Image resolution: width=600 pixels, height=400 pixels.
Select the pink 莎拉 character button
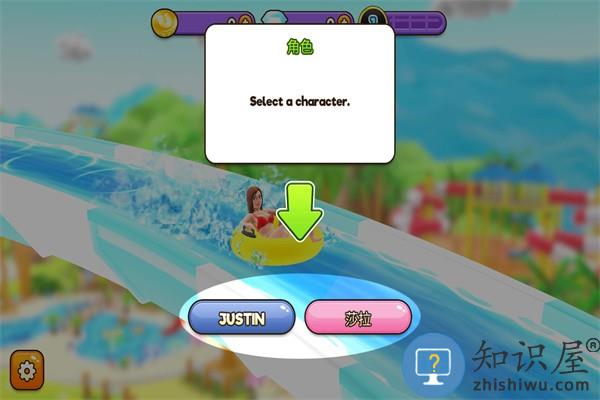click(357, 318)
